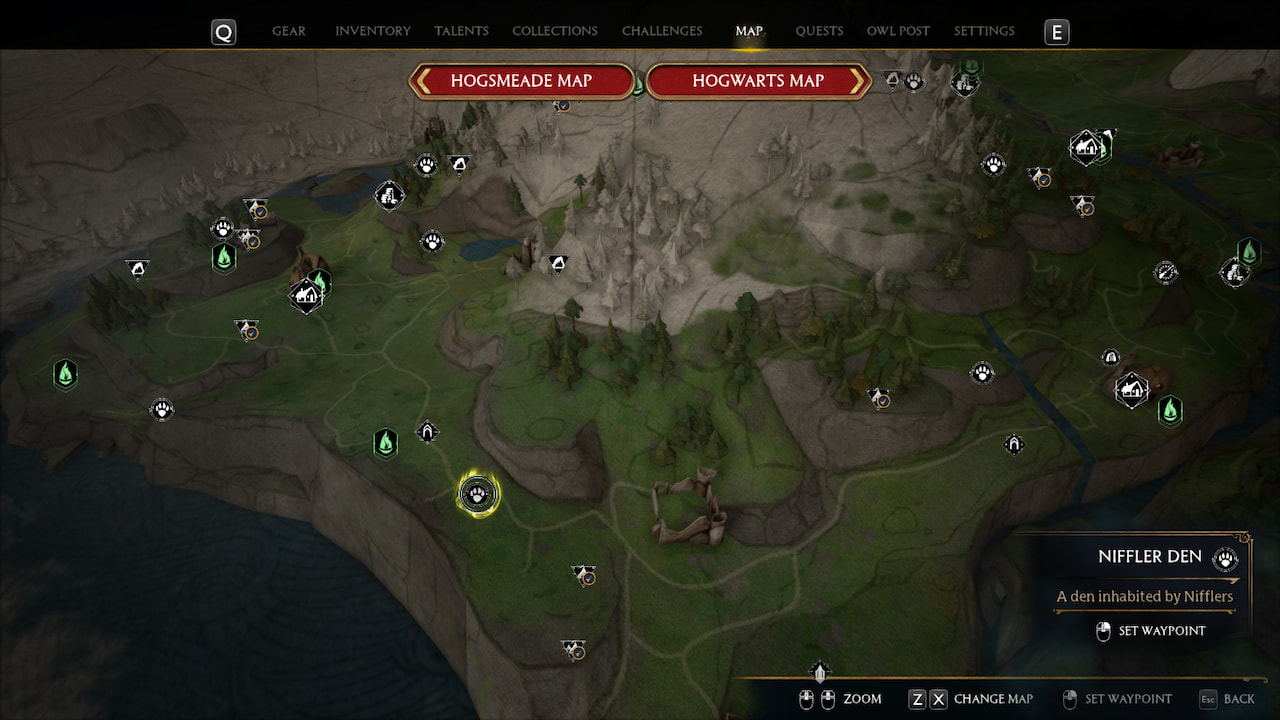Screen dimensions: 1280x720
Task: Set waypoint from the Niffler Den panel
Action: 1161,631
